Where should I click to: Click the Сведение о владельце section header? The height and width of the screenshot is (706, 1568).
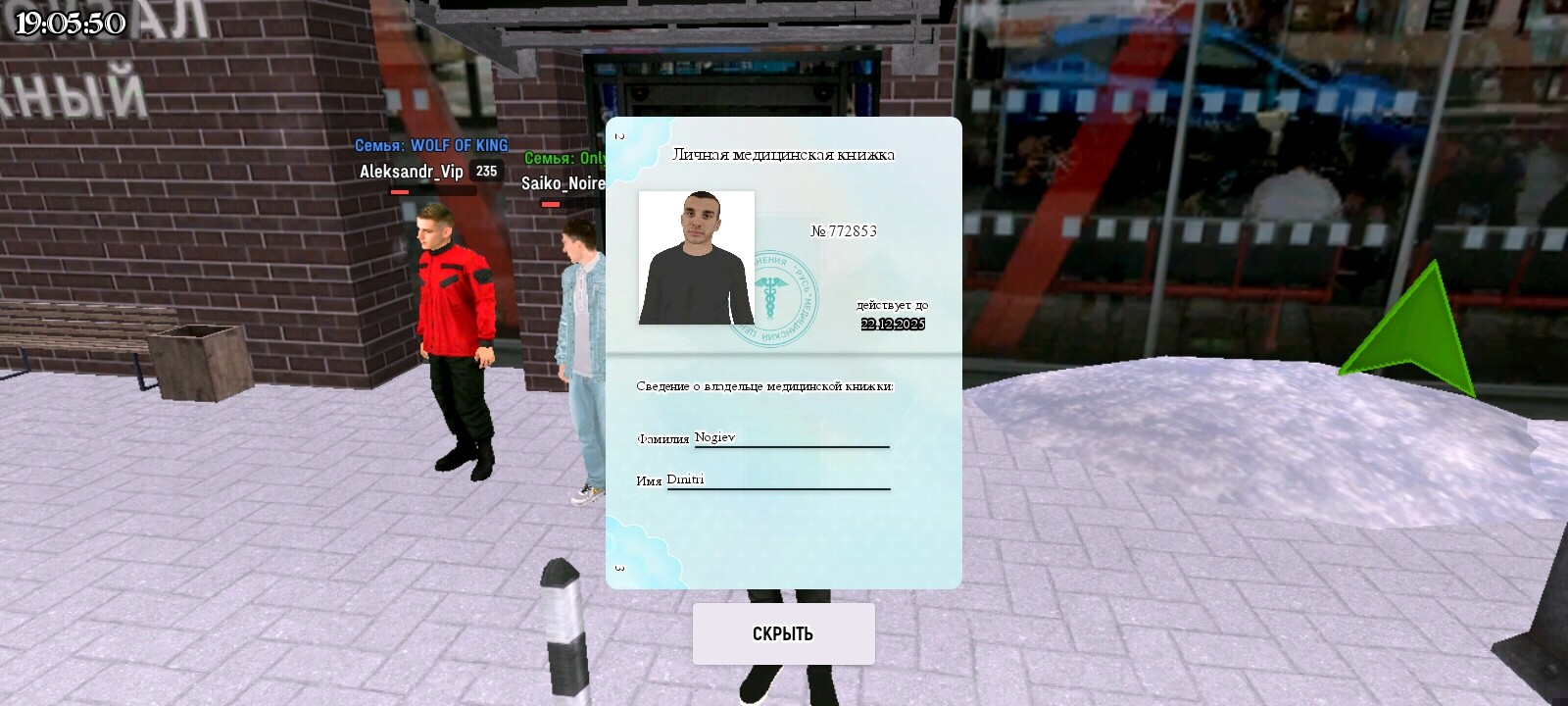764,385
